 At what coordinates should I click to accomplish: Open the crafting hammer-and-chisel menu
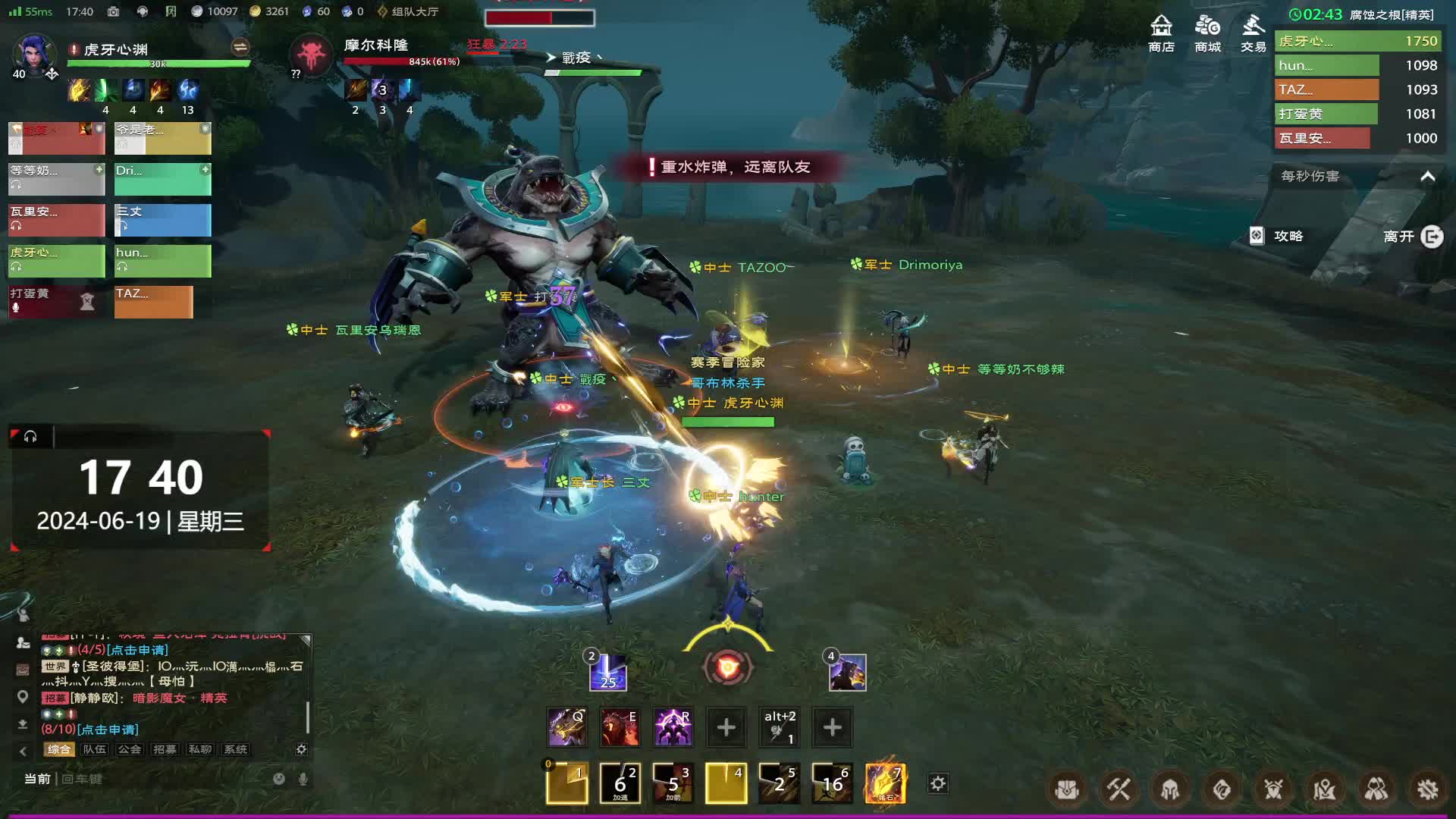1119,790
